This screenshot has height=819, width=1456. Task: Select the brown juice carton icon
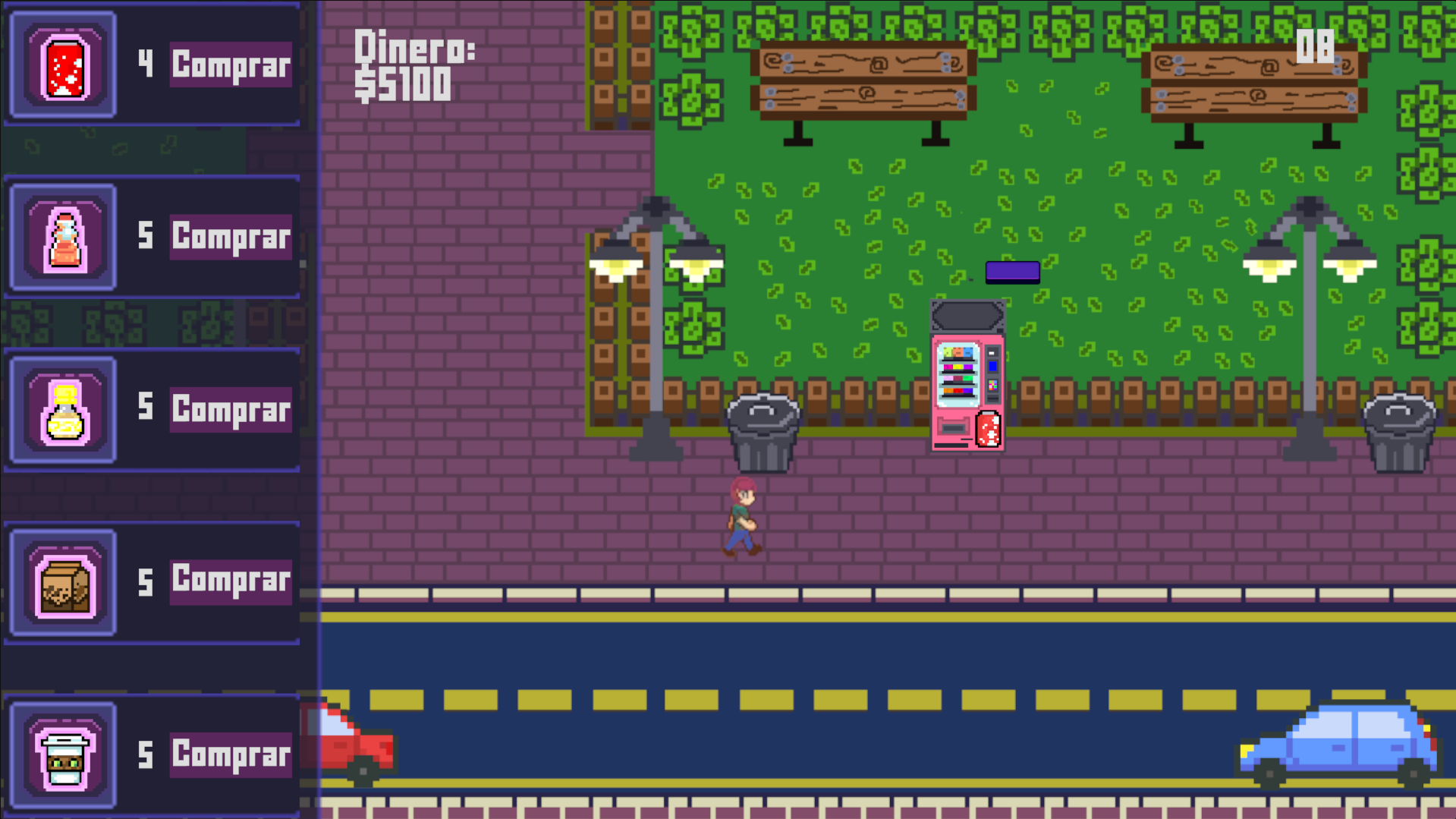[63, 581]
